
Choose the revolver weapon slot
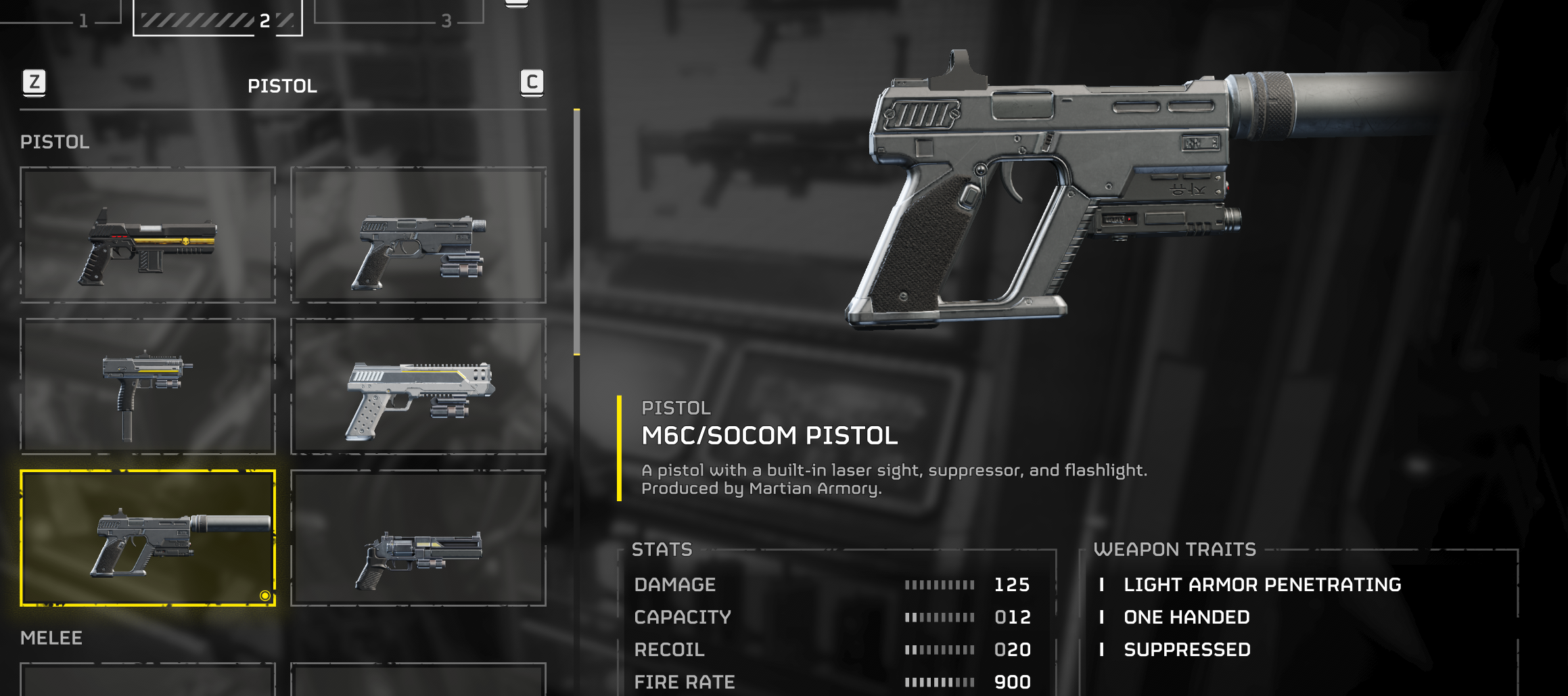pyautogui.click(x=418, y=538)
